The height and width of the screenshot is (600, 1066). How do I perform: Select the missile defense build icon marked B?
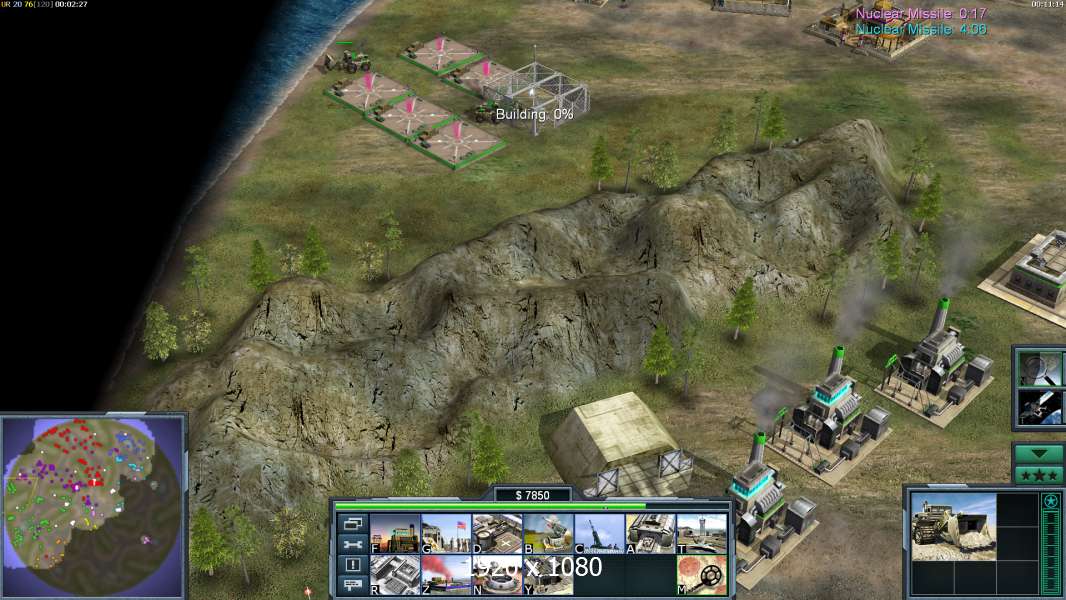(x=548, y=533)
